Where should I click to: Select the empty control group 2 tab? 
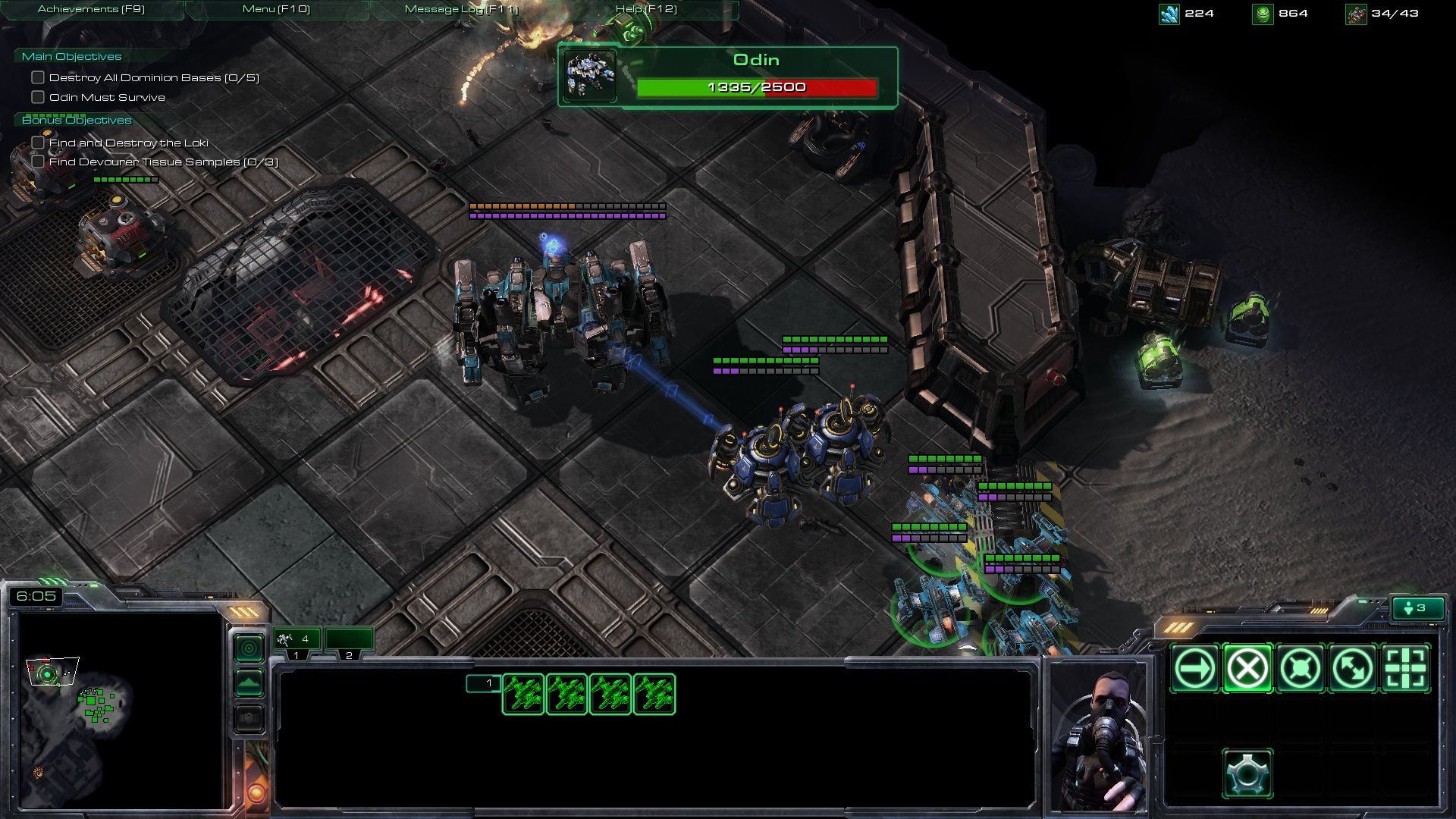[x=349, y=641]
